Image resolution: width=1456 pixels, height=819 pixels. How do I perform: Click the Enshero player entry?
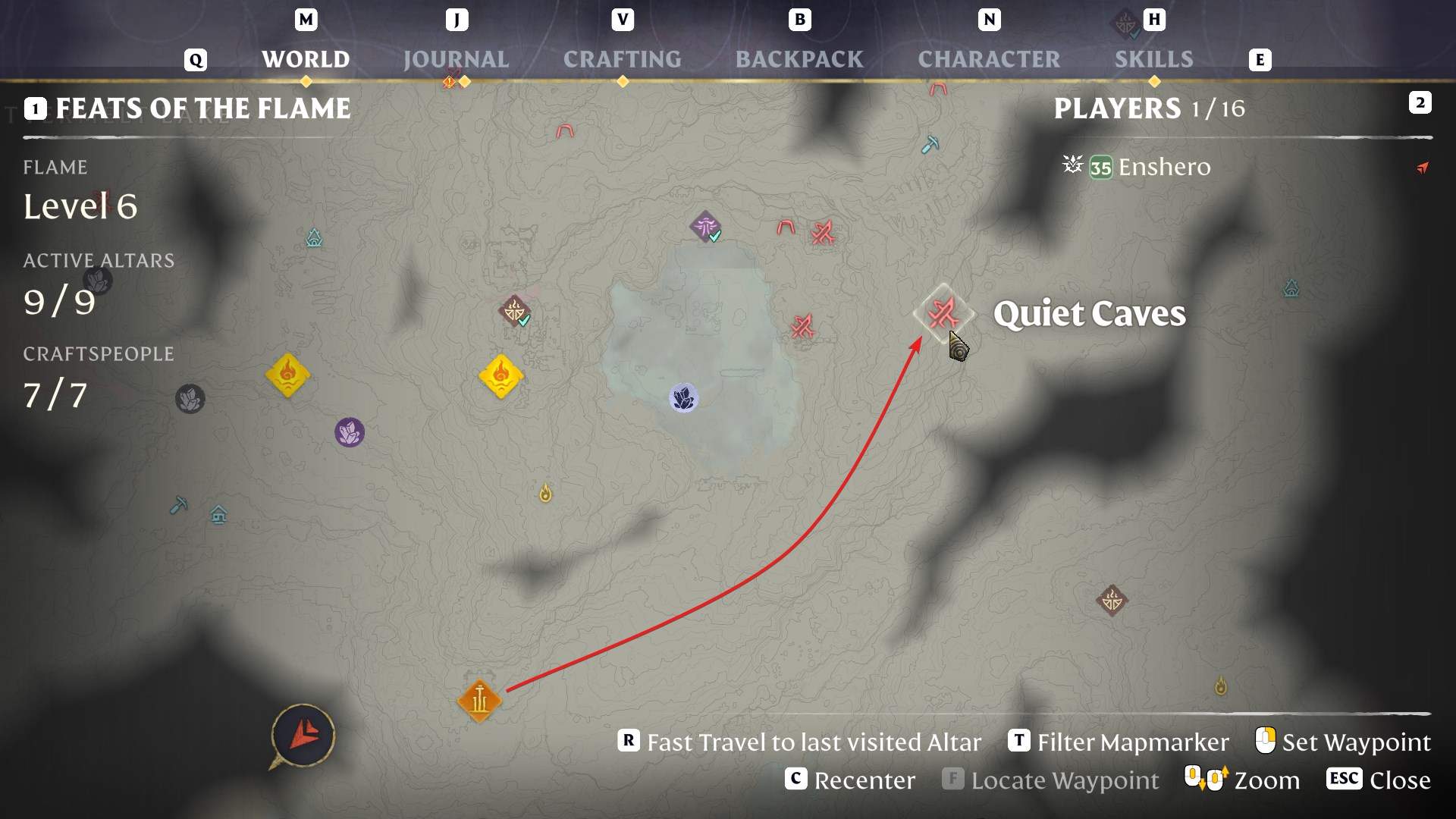click(1163, 167)
